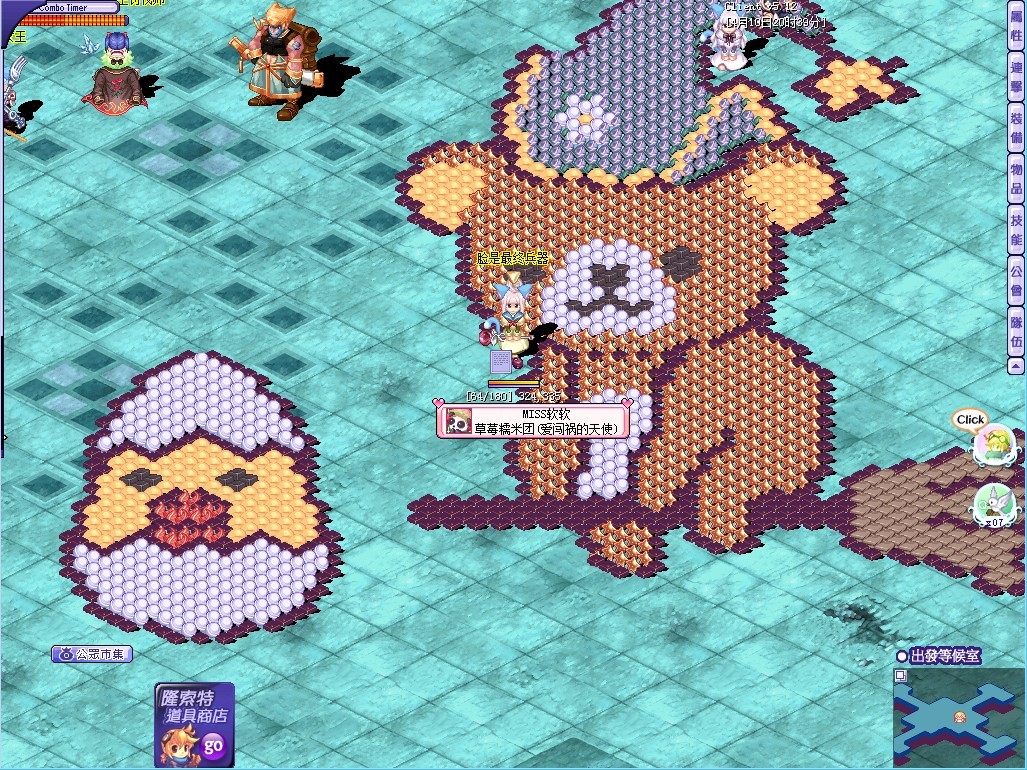
Task: Open the 裝備 equipment tab
Action: click(1016, 127)
